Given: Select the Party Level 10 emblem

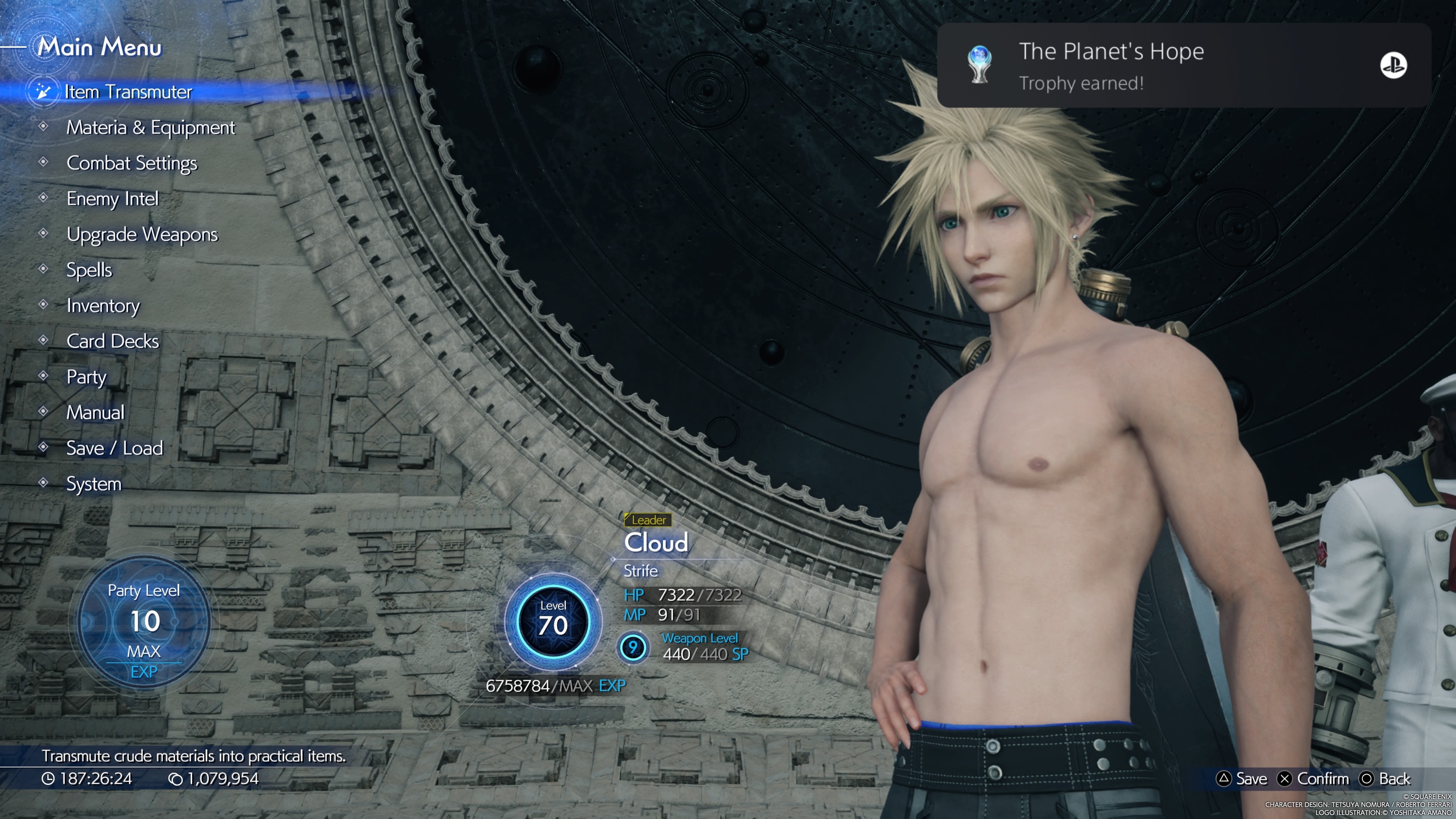Looking at the screenshot, I should click(144, 621).
